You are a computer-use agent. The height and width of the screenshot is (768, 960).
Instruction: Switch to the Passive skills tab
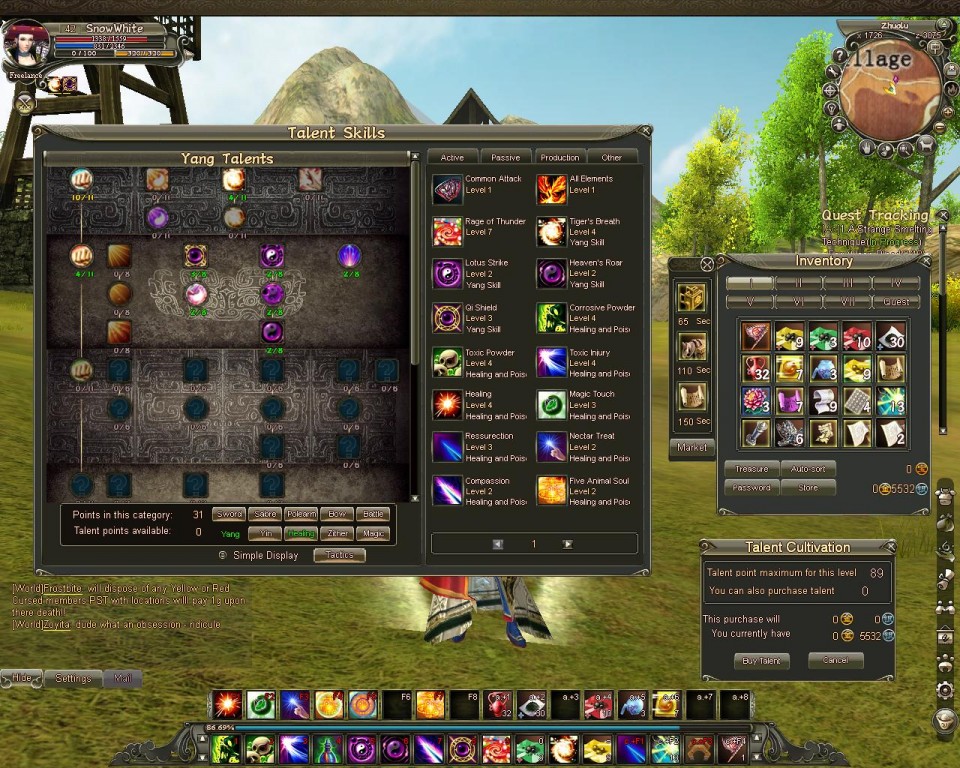click(x=506, y=157)
